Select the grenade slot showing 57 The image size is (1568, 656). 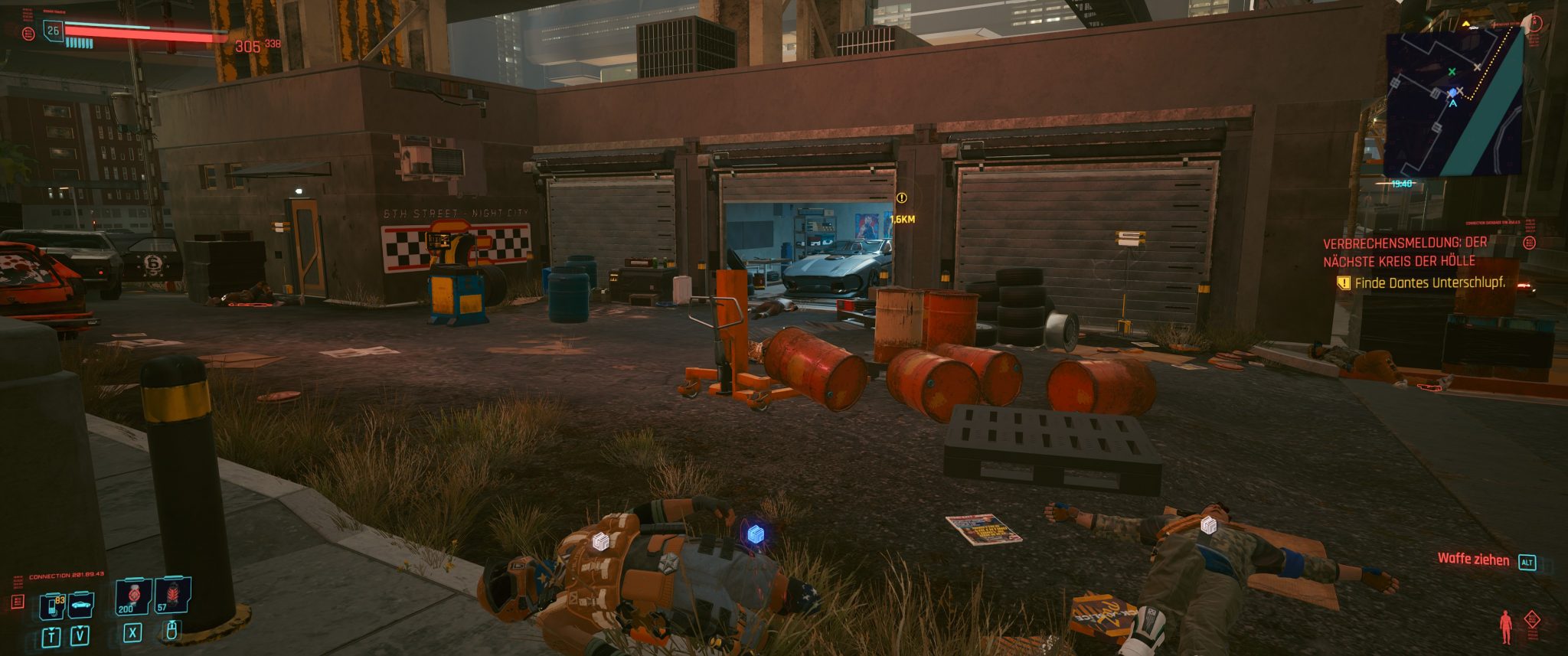coord(172,596)
